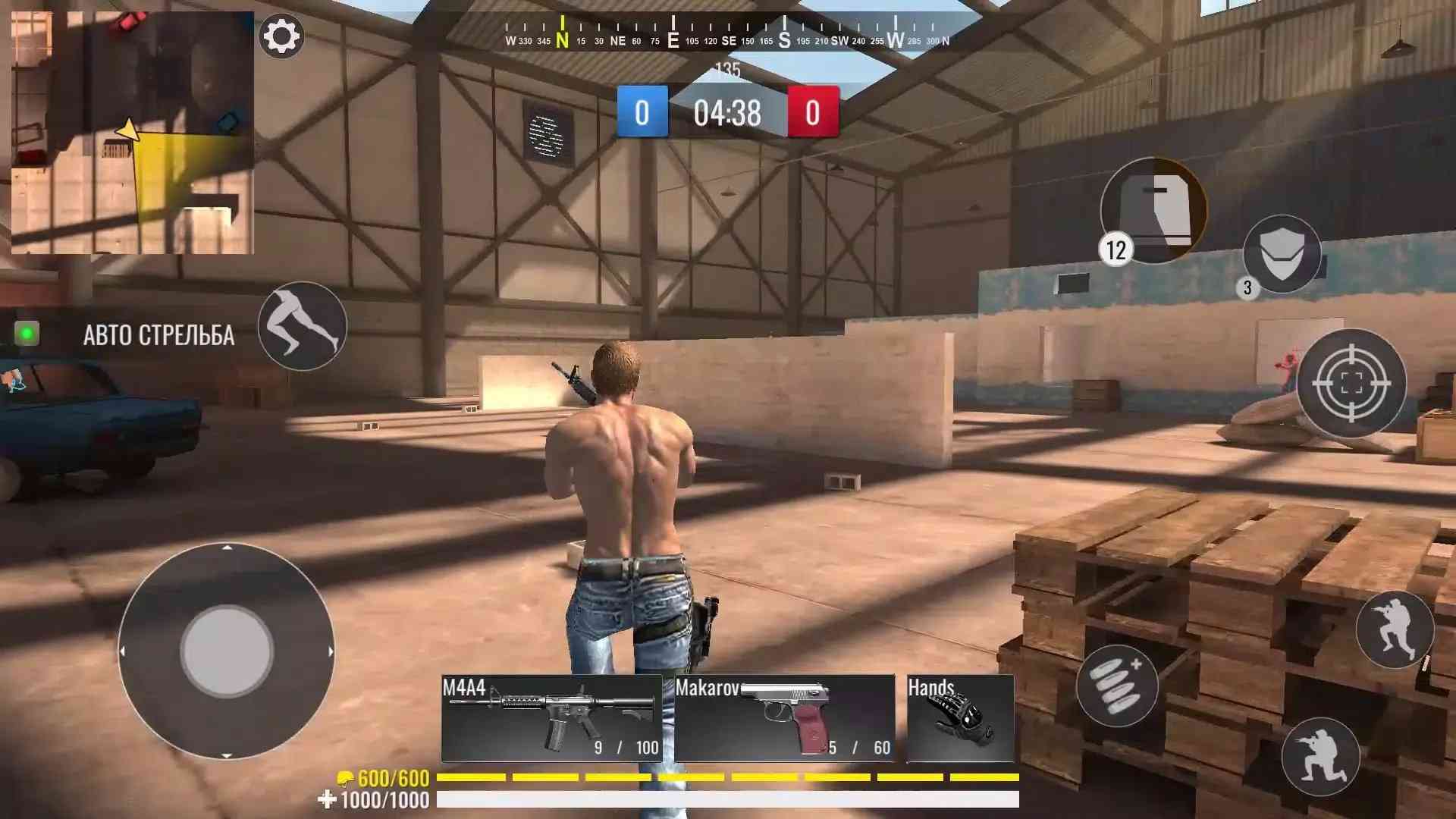Activate the shield ability icon
Screen dimensions: 1456x819
(x=1282, y=254)
